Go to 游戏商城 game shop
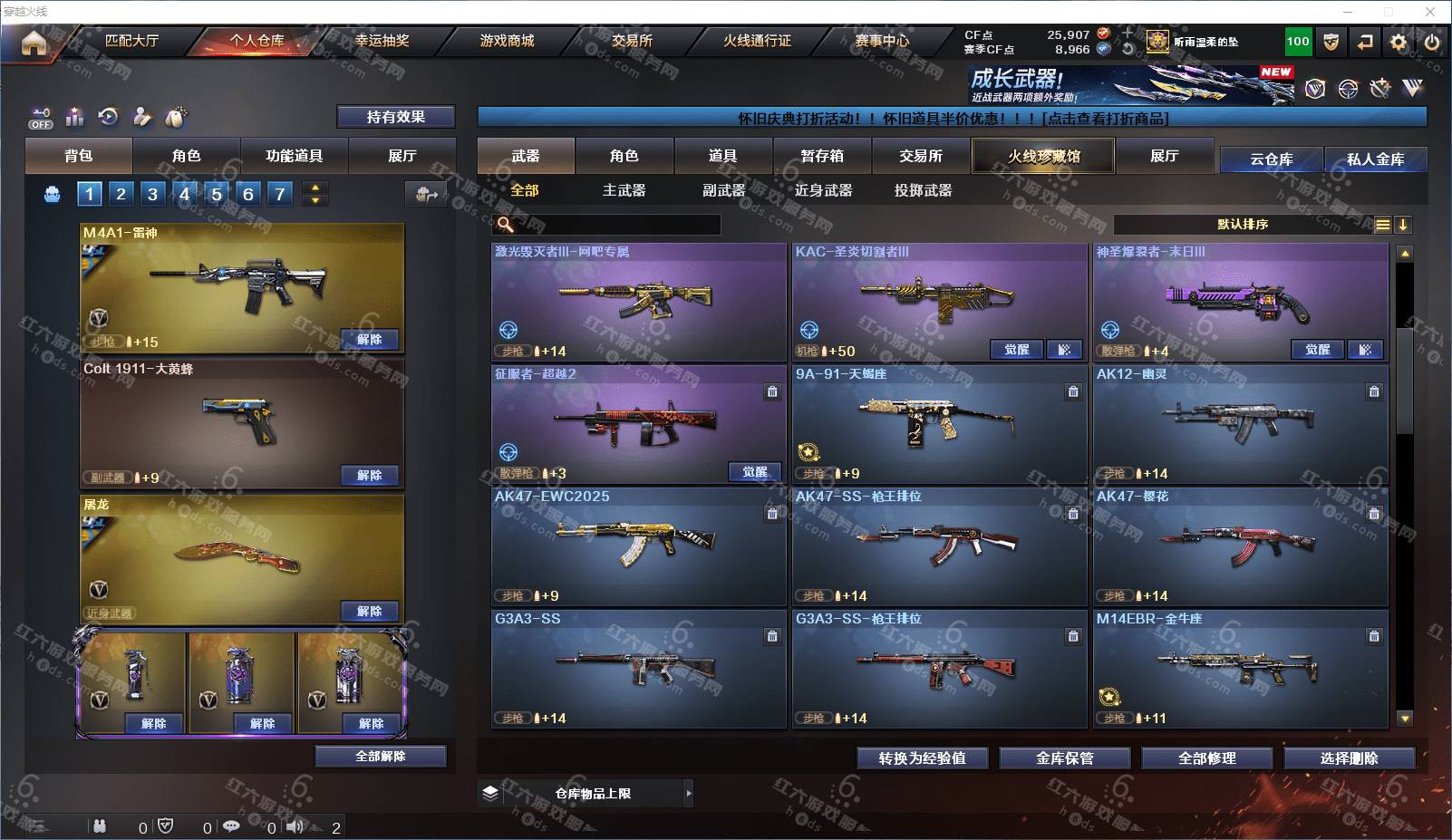Screen dimensions: 1452x840 507,41
